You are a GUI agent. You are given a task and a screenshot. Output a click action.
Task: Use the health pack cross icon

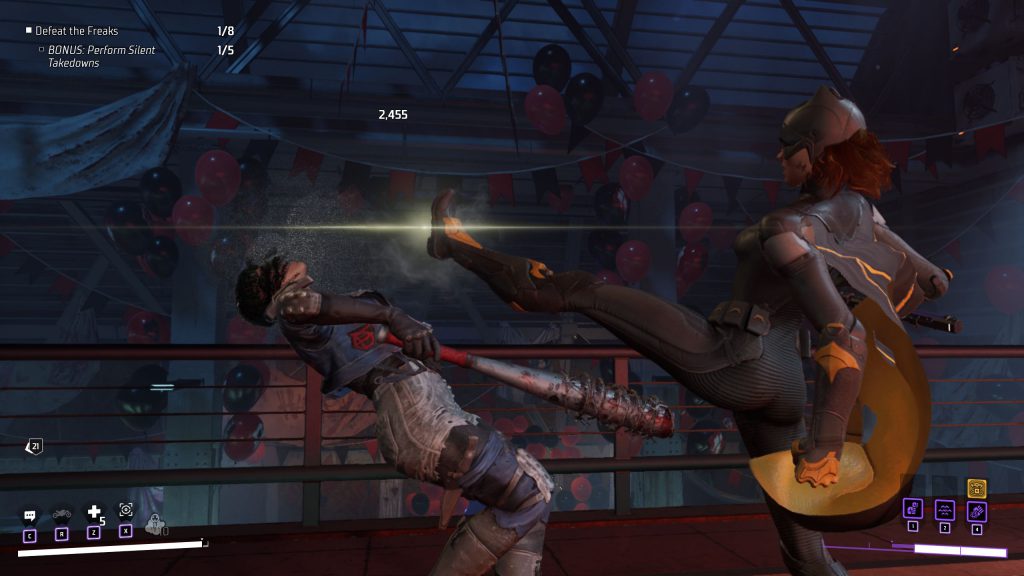point(94,512)
